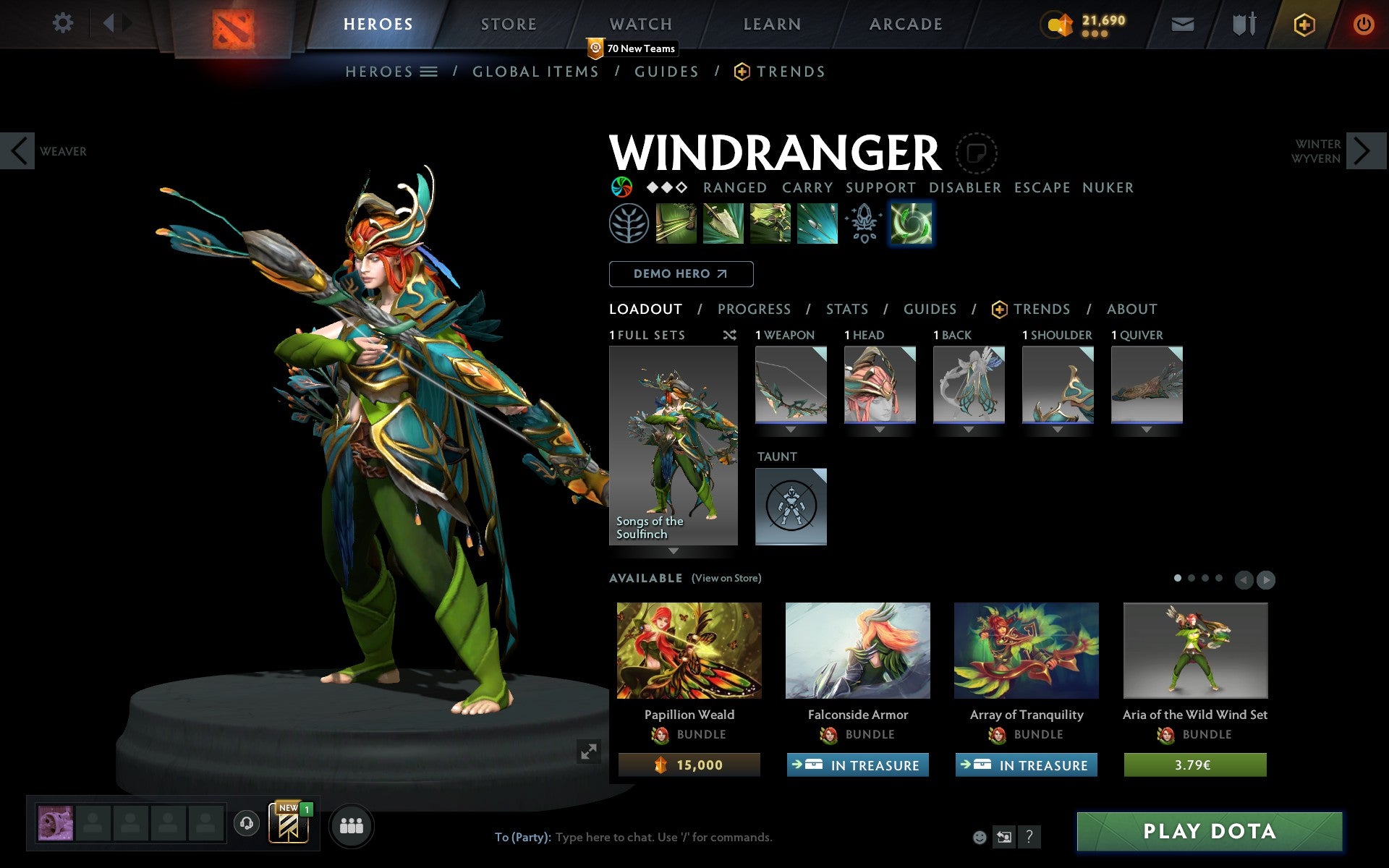The image size is (1389, 868).
Task: Choose the Quiver loadout slot
Action: click(1147, 385)
